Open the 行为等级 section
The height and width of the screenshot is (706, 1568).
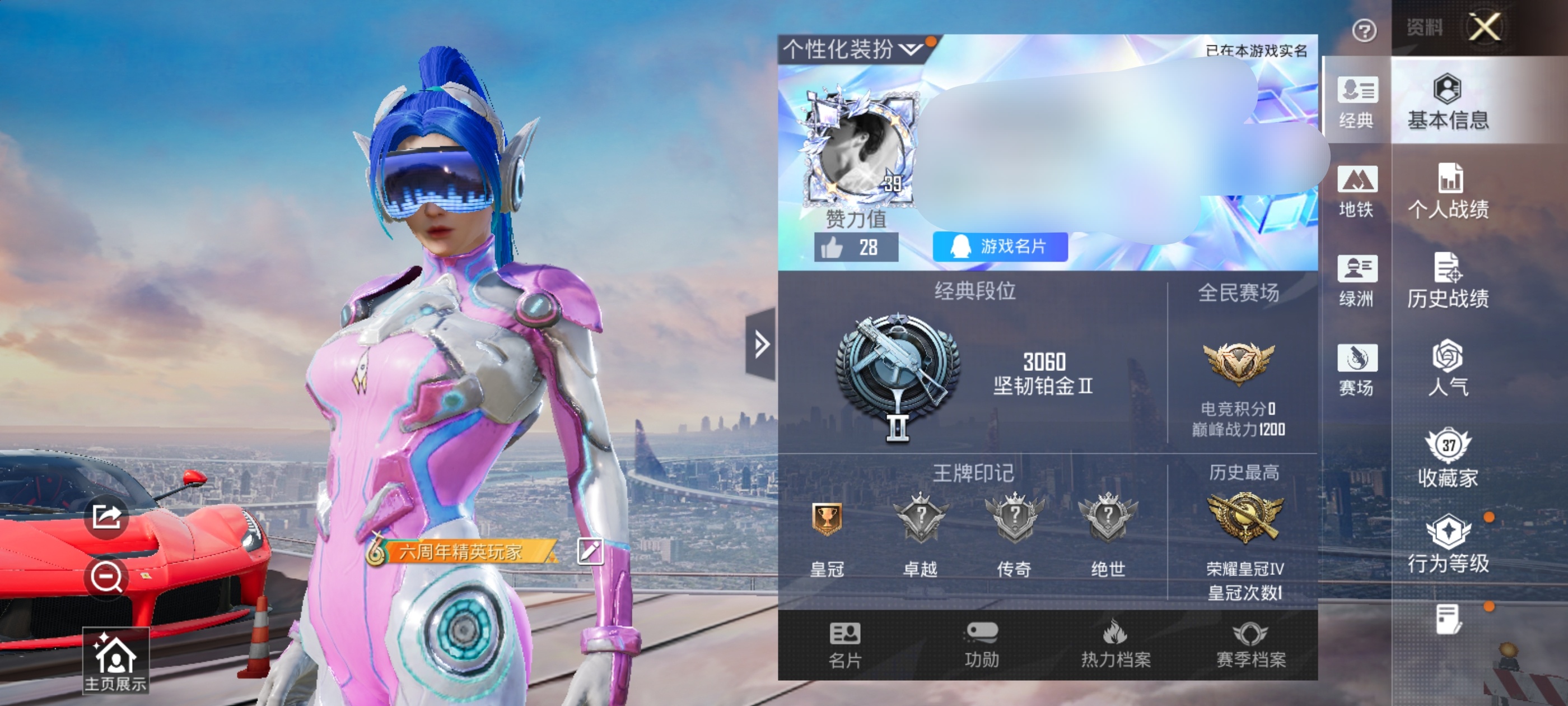(1448, 544)
